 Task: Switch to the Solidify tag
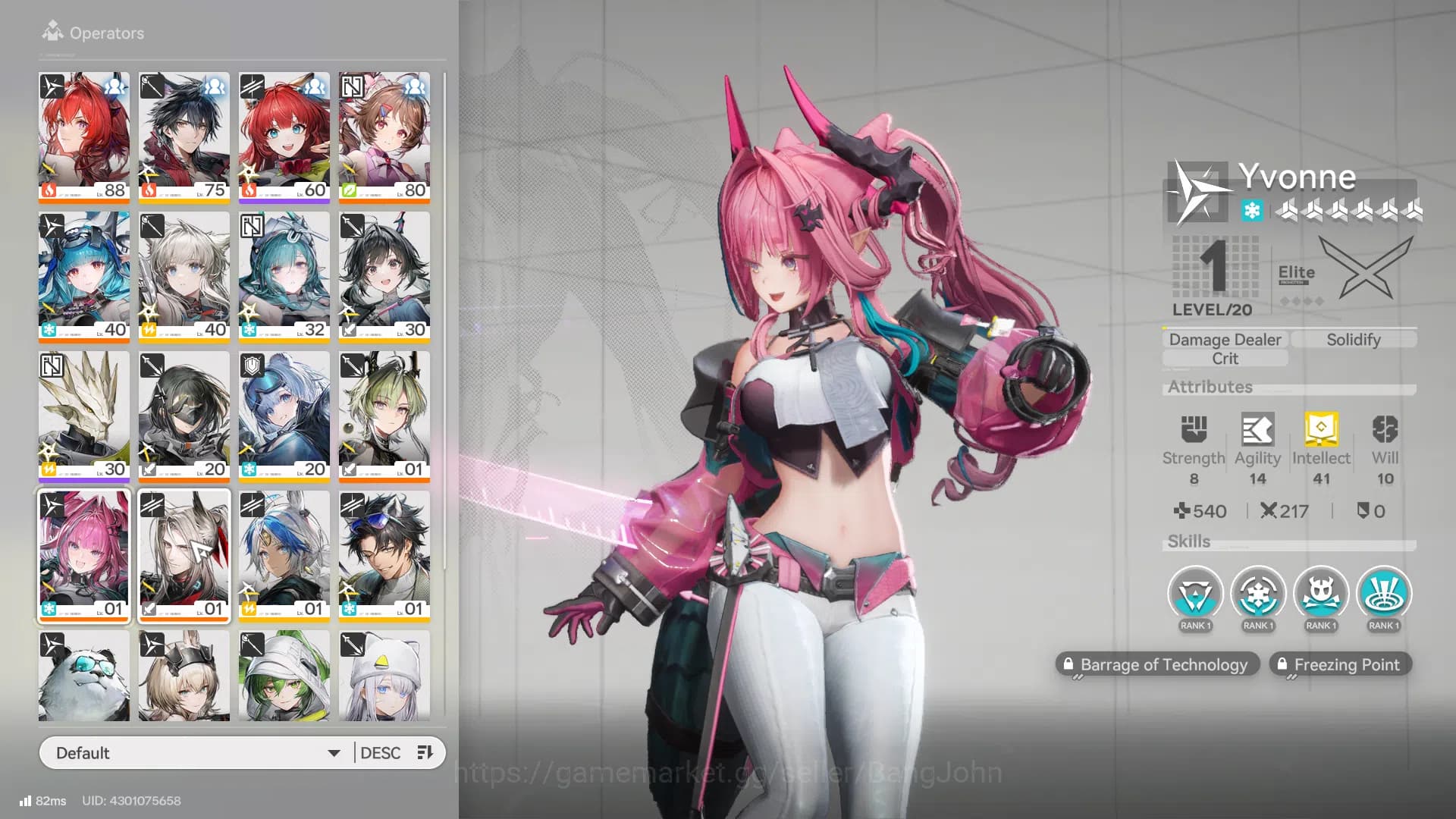(x=1354, y=339)
